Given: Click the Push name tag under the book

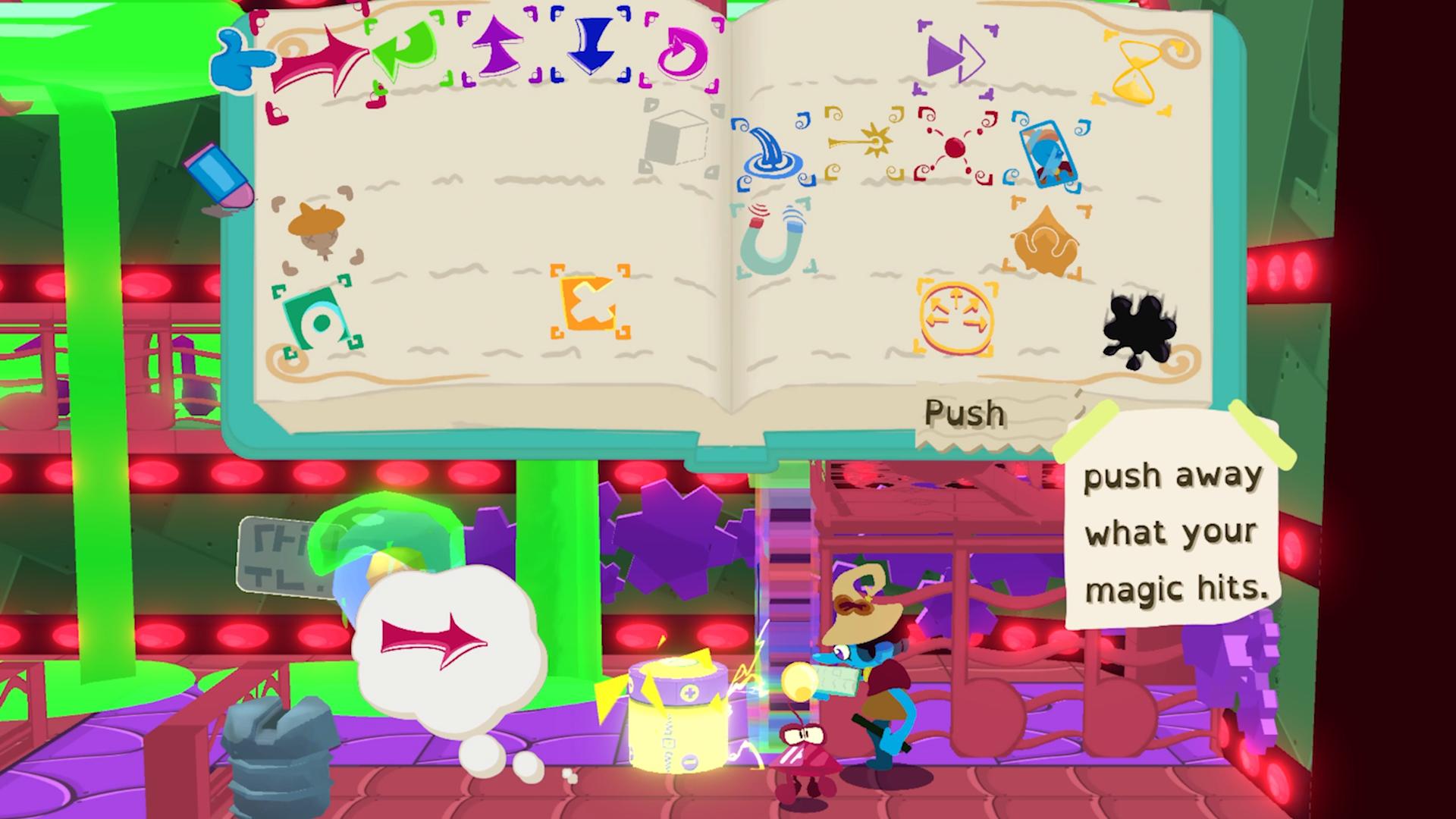Looking at the screenshot, I should (965, 414).
